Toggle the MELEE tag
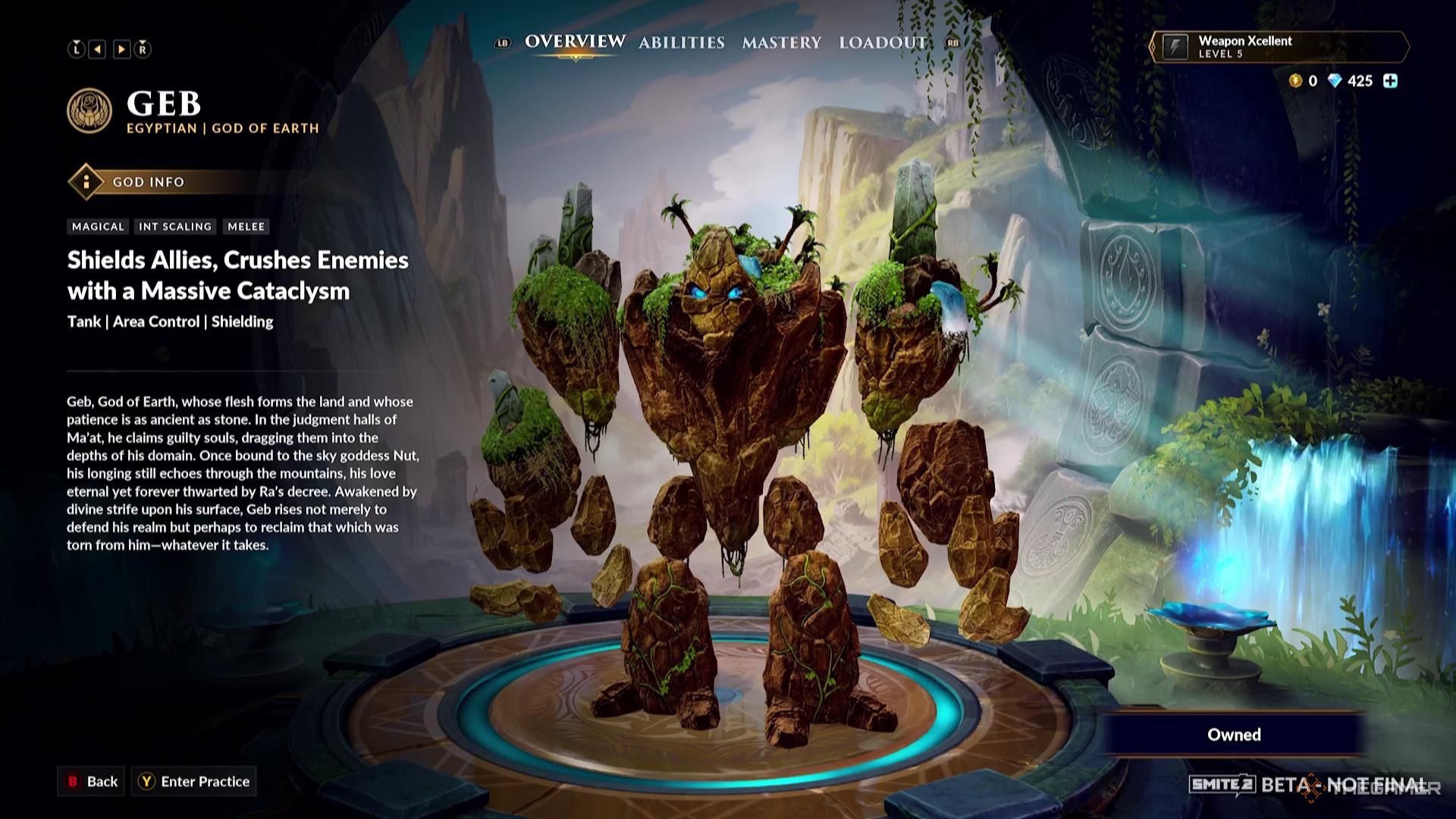The height and width of the screenshot is (819, 1456). click(x=246, y=226)
